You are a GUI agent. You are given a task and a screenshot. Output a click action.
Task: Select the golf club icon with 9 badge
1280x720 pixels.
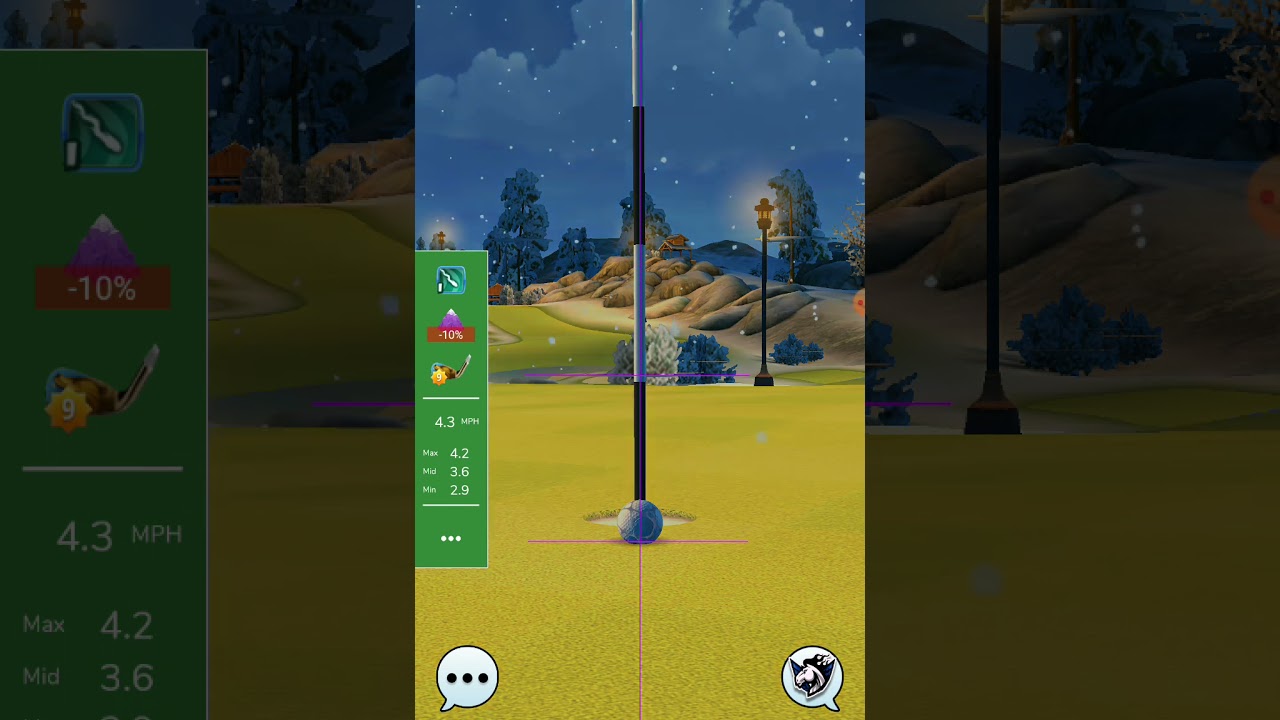pos(450,371)
